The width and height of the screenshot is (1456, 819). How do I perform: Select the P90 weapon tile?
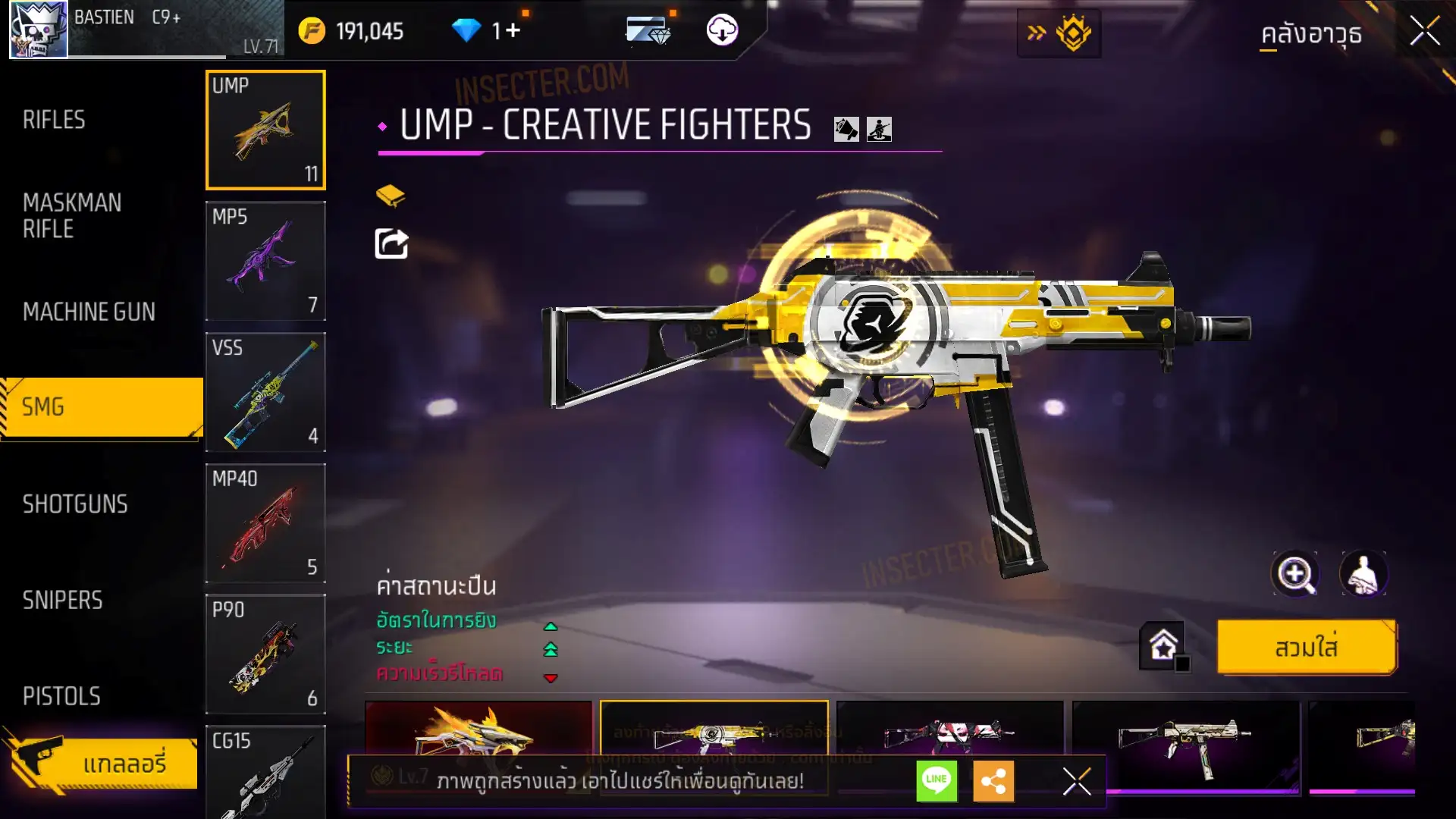click(x=265, y=654)
